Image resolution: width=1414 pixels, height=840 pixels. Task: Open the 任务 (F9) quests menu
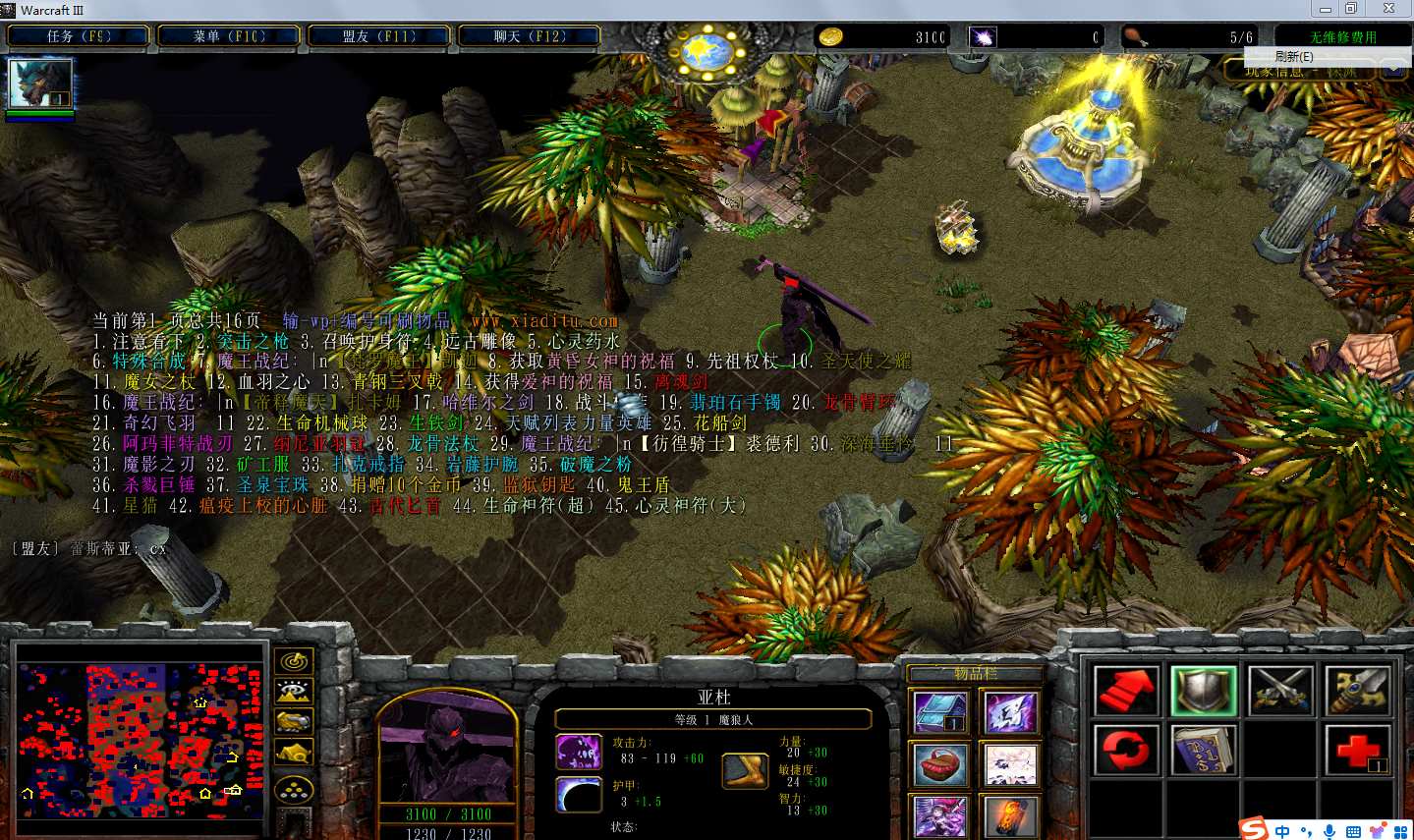pos(79,36)
